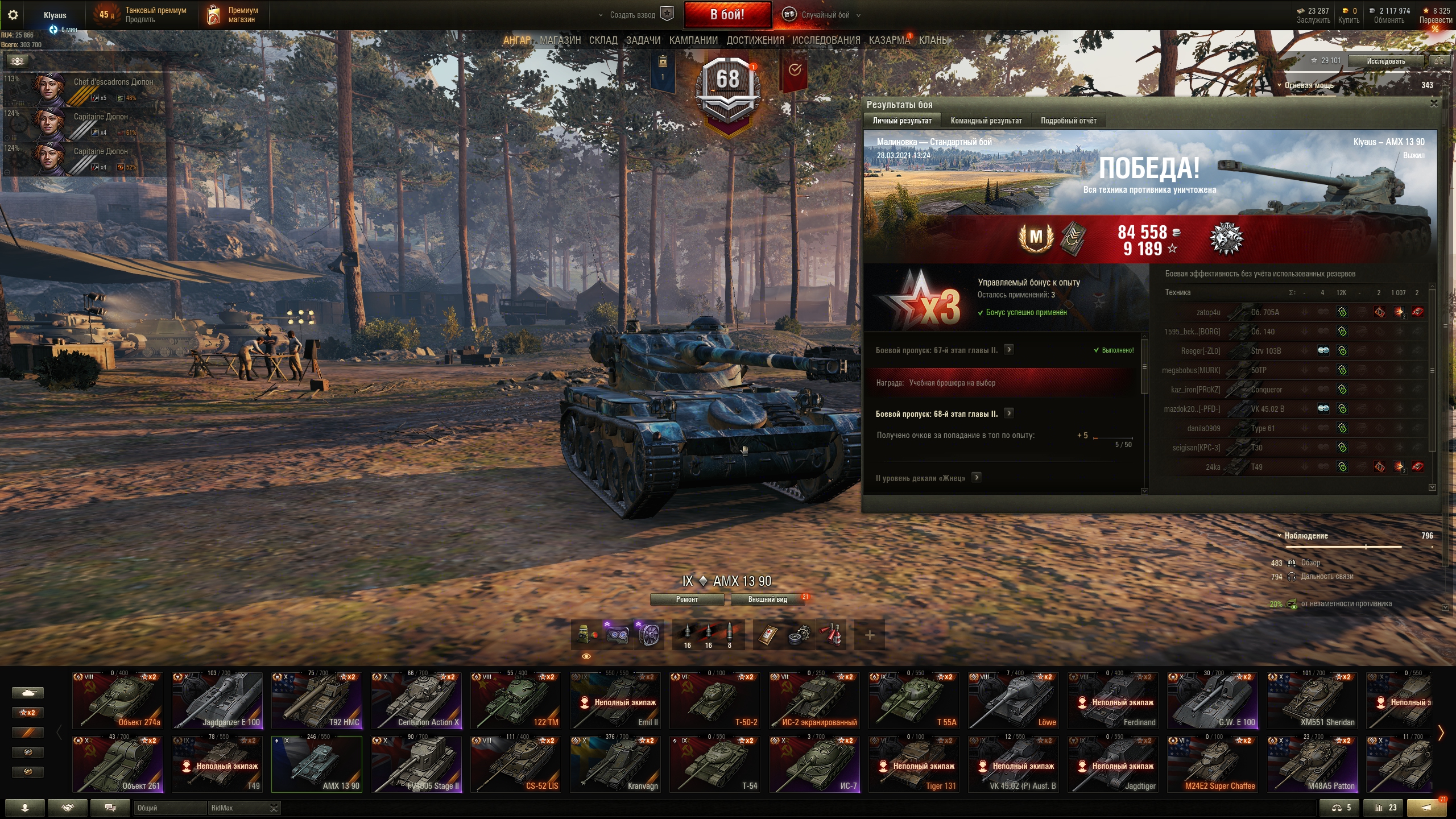Close the battle results window

click(x=1434, y=104)
